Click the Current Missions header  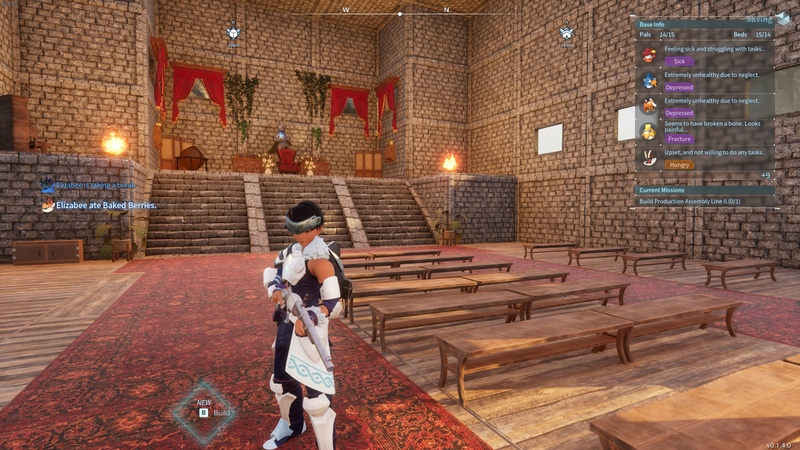[x=705, y=189]
